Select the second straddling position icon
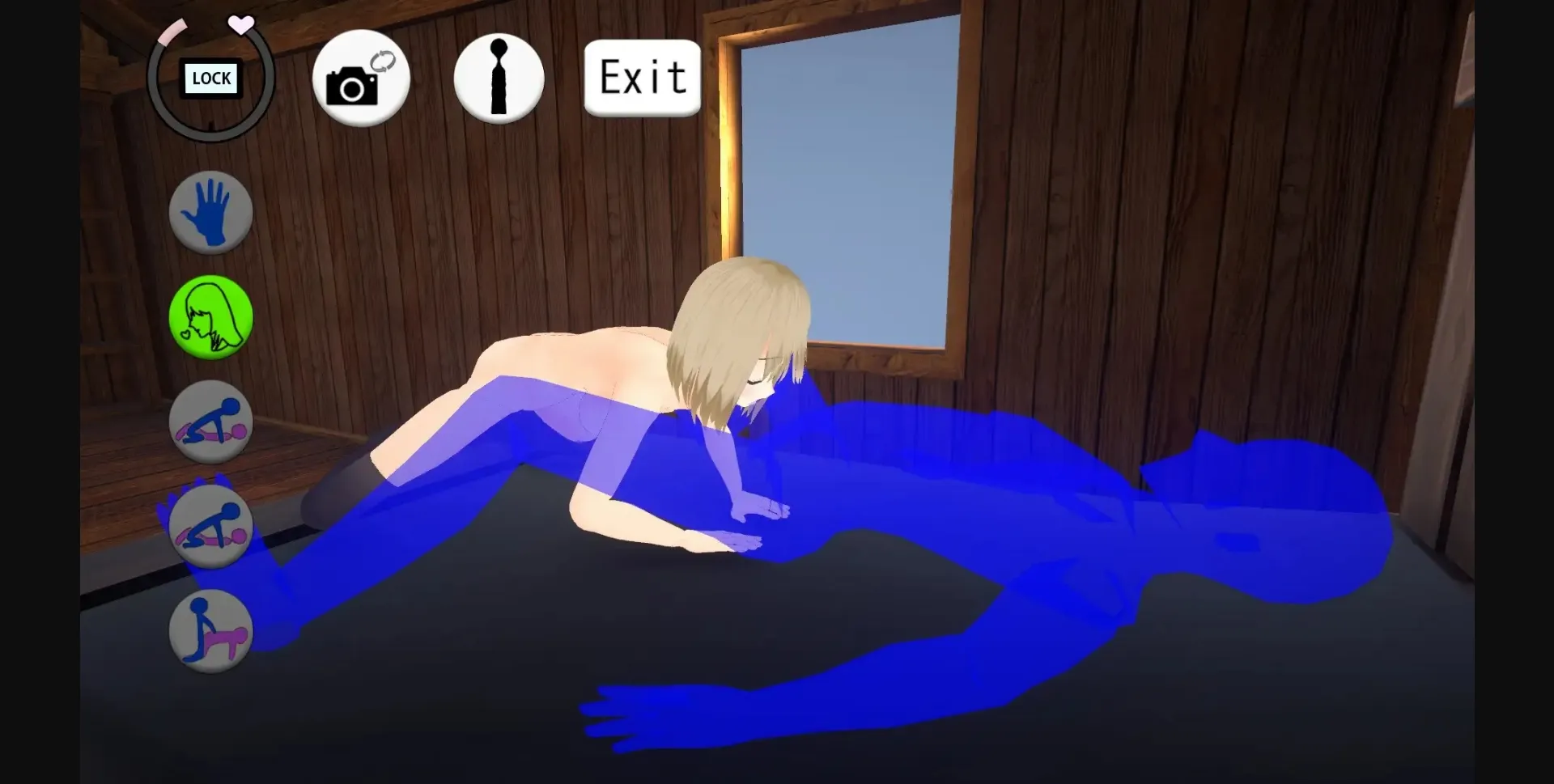Screen dimensions: 1554x784 point(211,526)
